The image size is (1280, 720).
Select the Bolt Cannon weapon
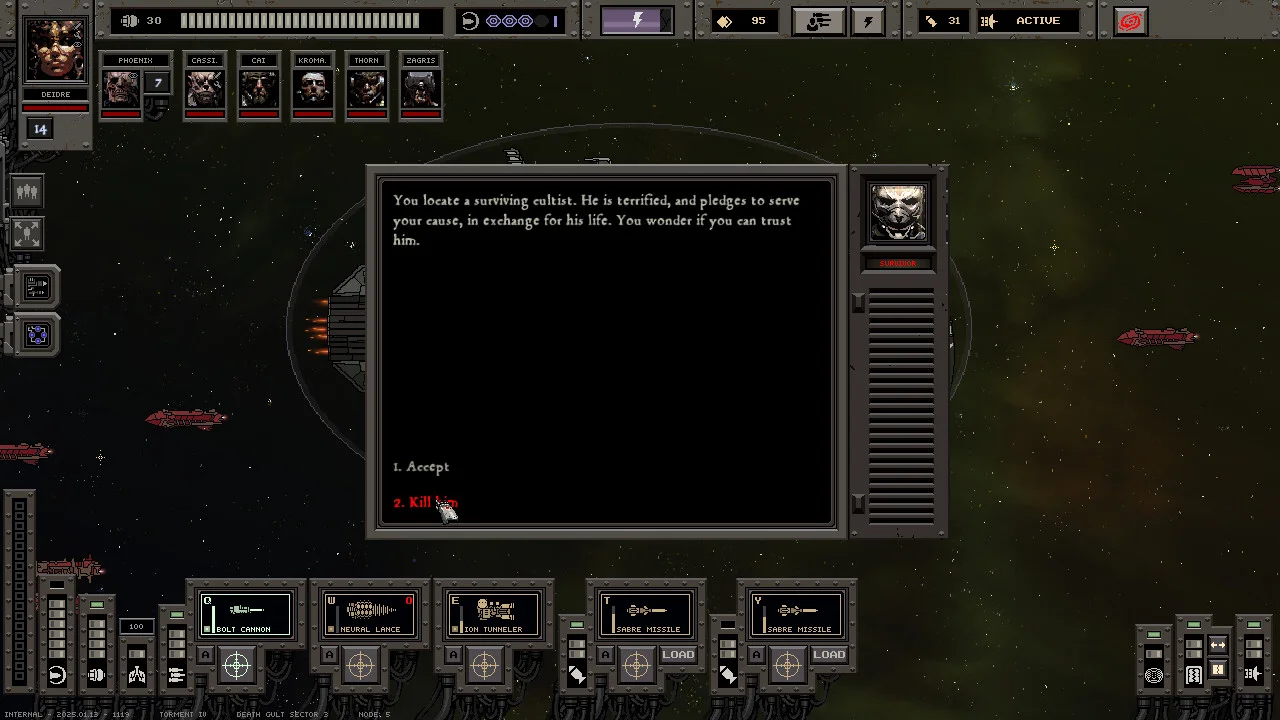click(246, 614)
